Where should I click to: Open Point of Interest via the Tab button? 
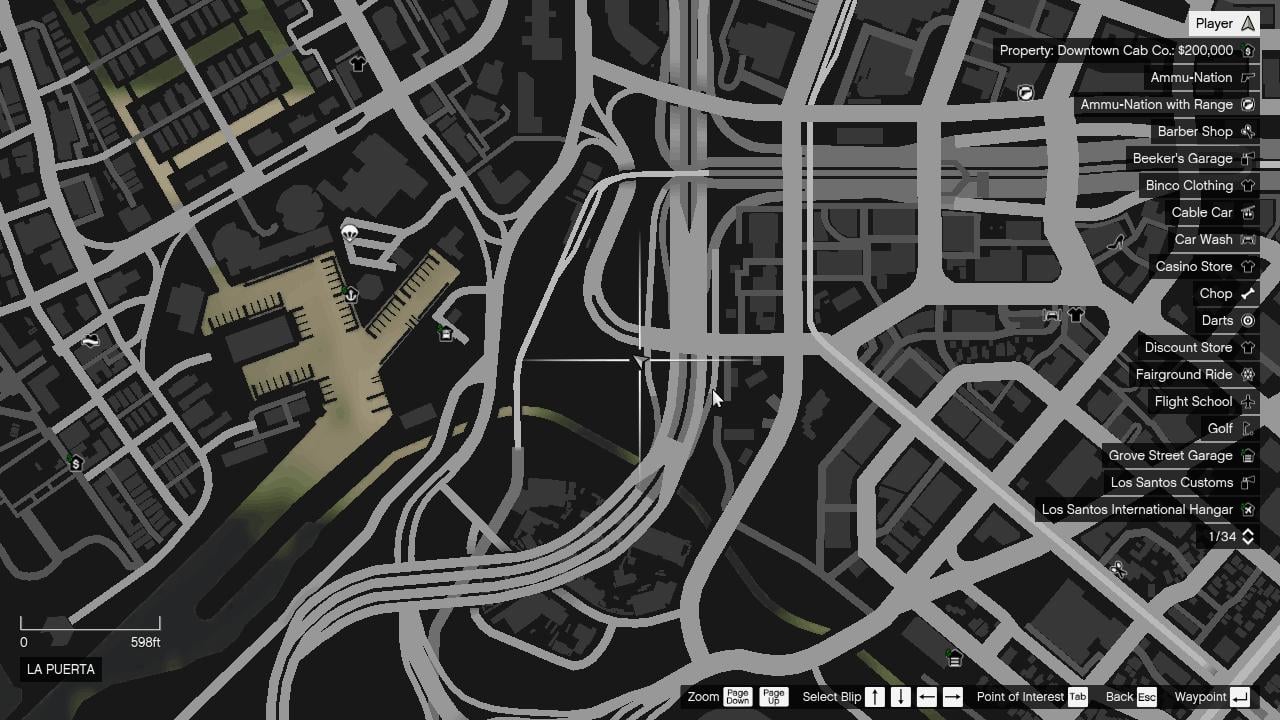click(1078, 697)
